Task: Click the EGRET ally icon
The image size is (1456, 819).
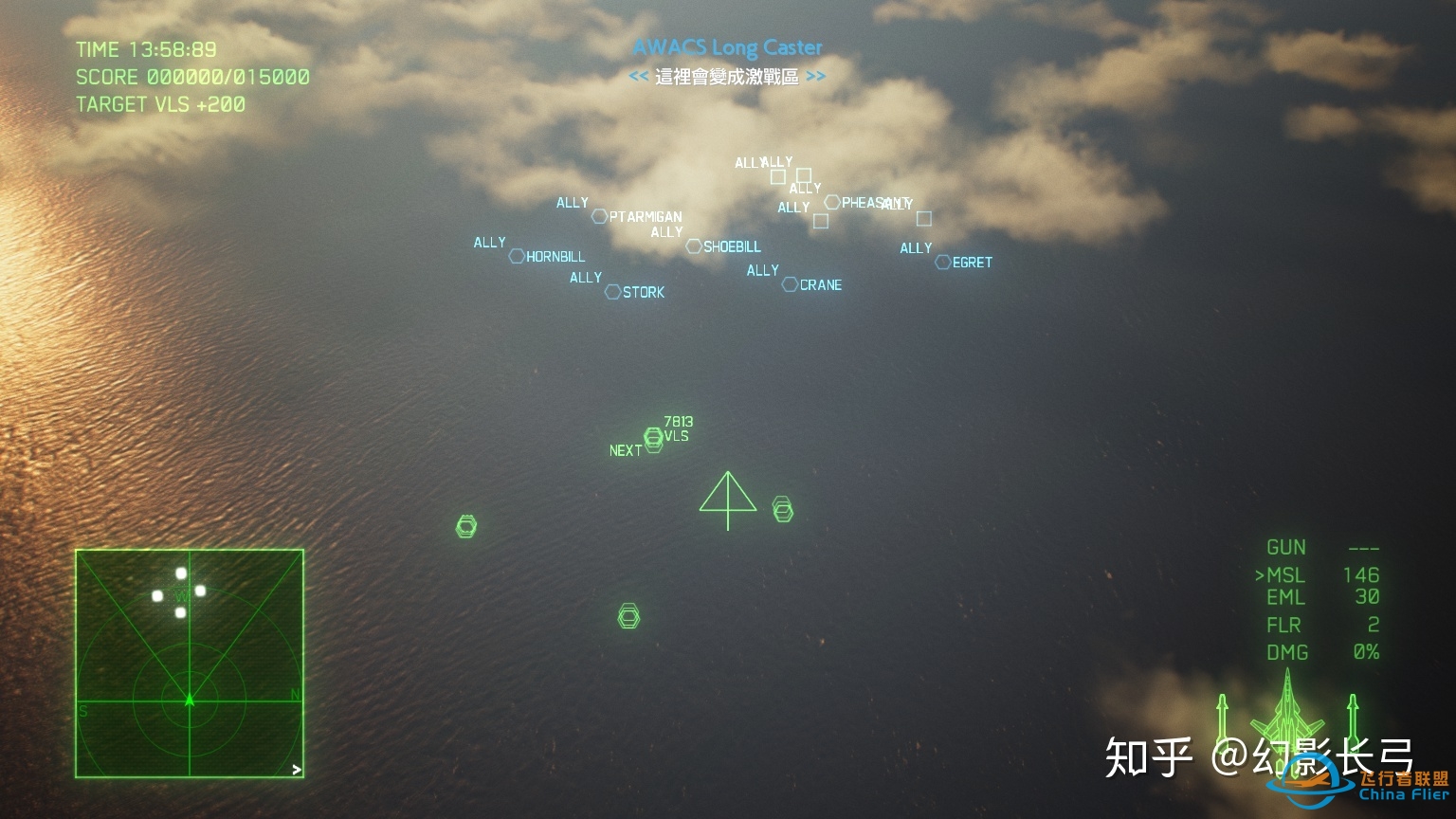Action: [x=942, y=263]
